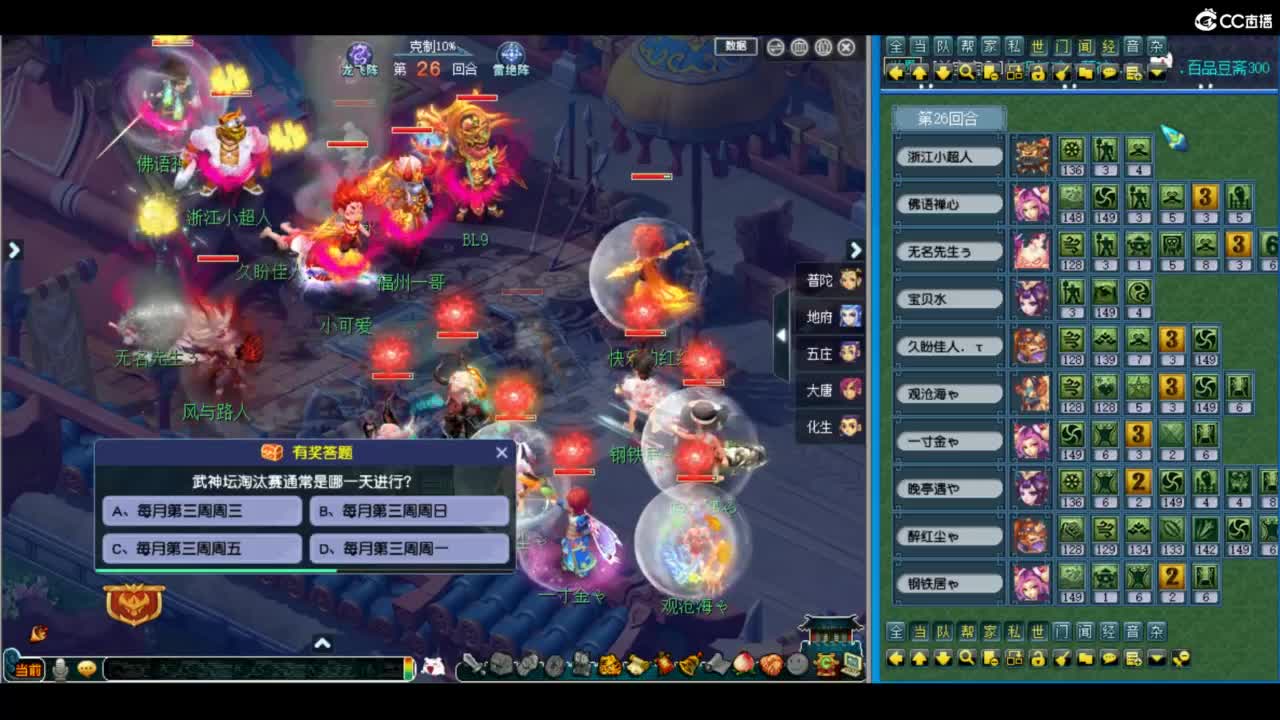Click the bell icon on the bottom toolbar
The width and height of the screenshot is (1280, 720).
click(x=690, y=662)
